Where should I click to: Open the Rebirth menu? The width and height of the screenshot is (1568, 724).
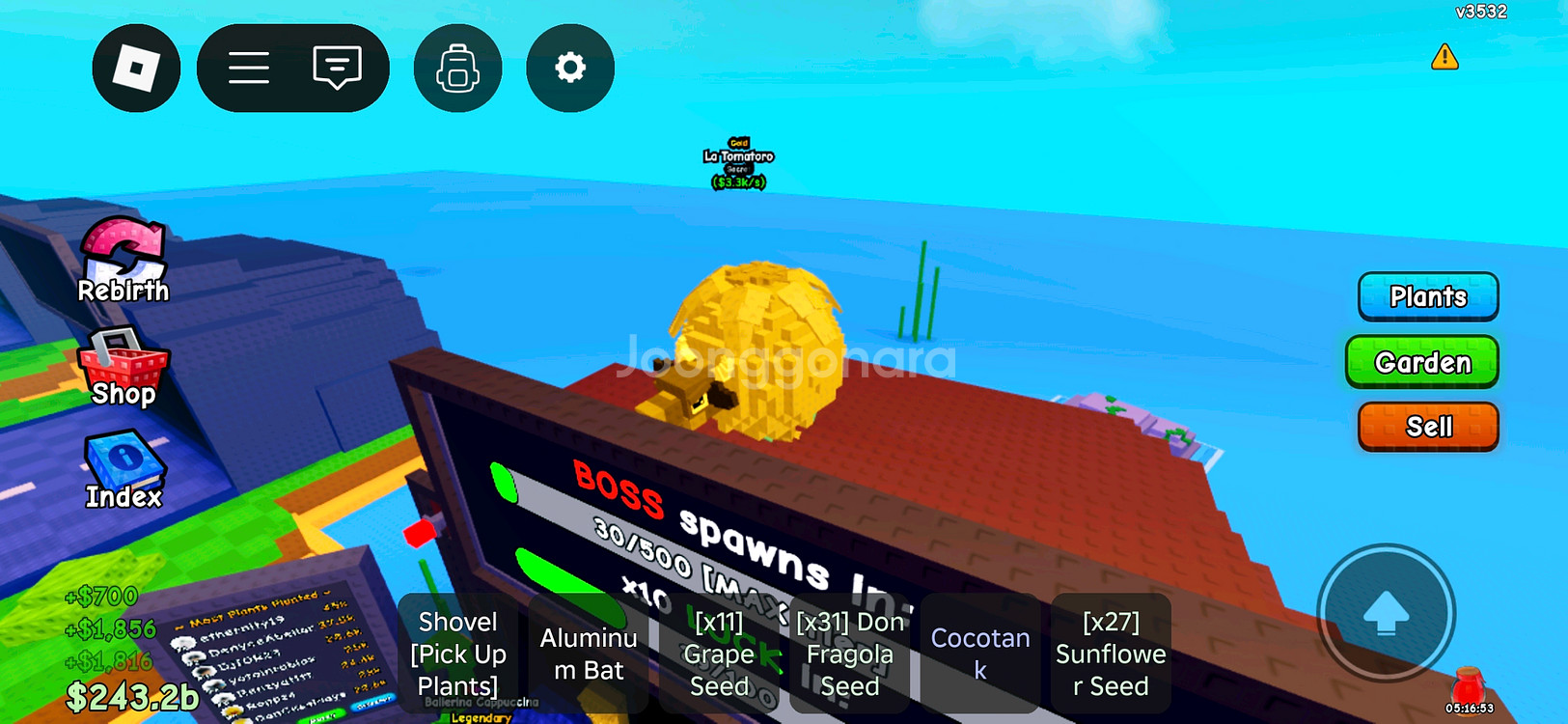click(123, 261)
